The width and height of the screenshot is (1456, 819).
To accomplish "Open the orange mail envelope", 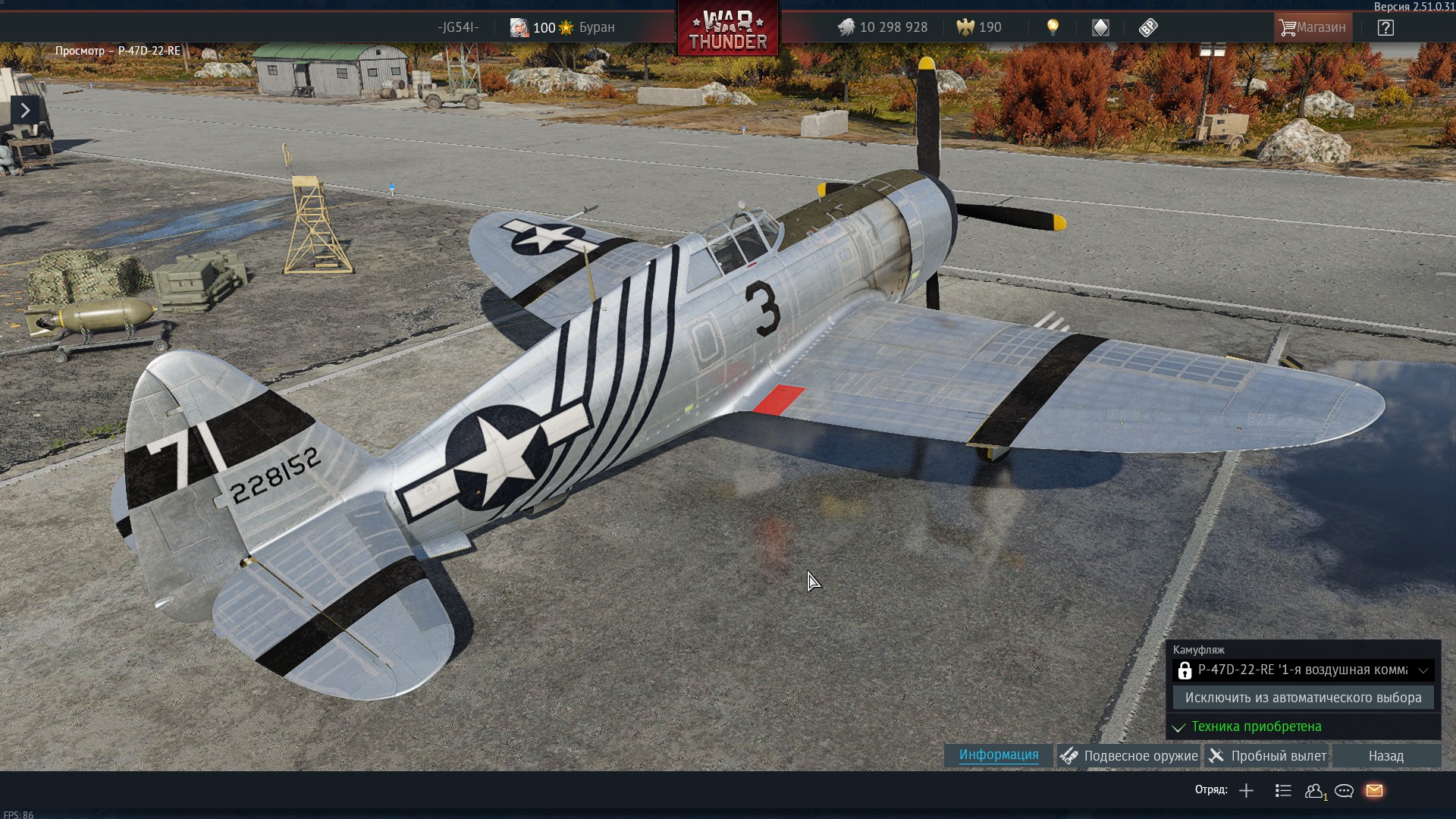I will [1374, 791].
